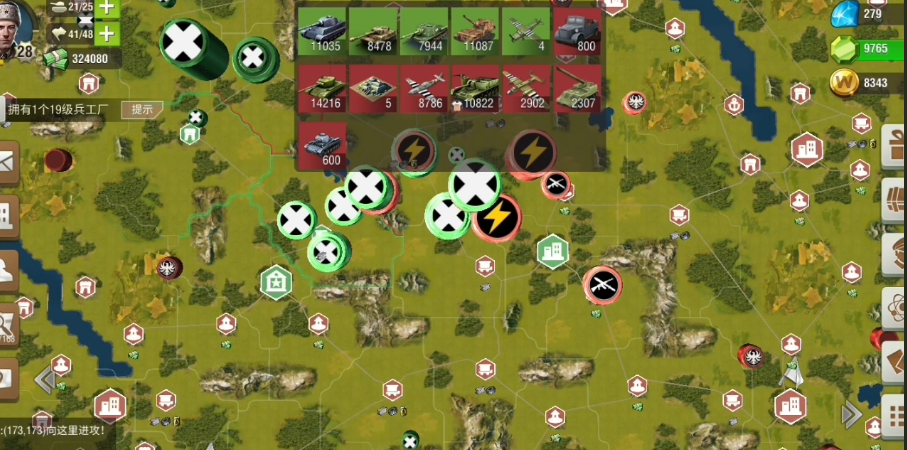Select the red artillery tile showing 2307
The height and width of the screenshot is (450, 907).
pos(577,88)
